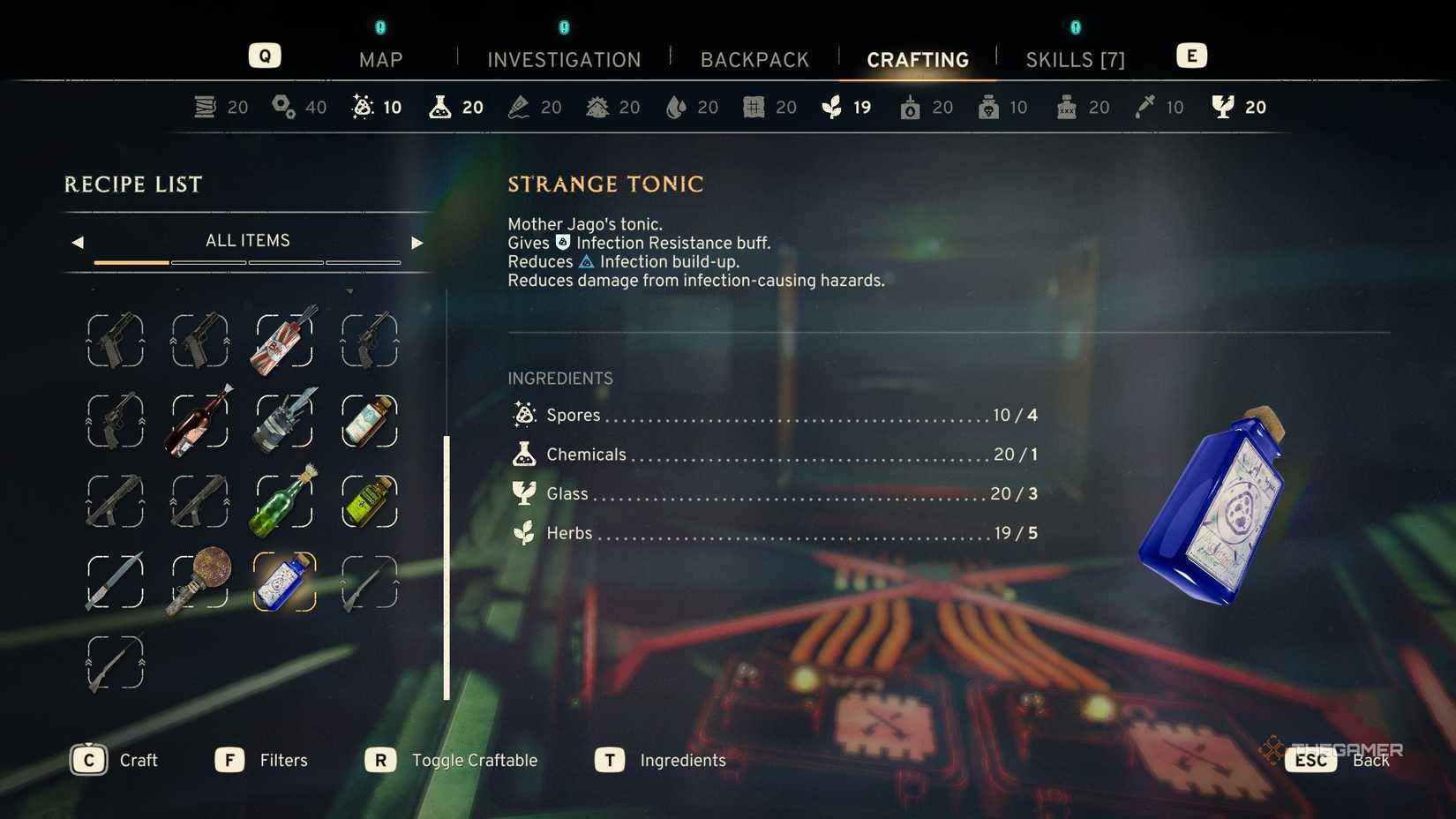Open the SKILLS tab
Screen dimensions: 1456x819
pyautogui.click(x=1075, y=59)
